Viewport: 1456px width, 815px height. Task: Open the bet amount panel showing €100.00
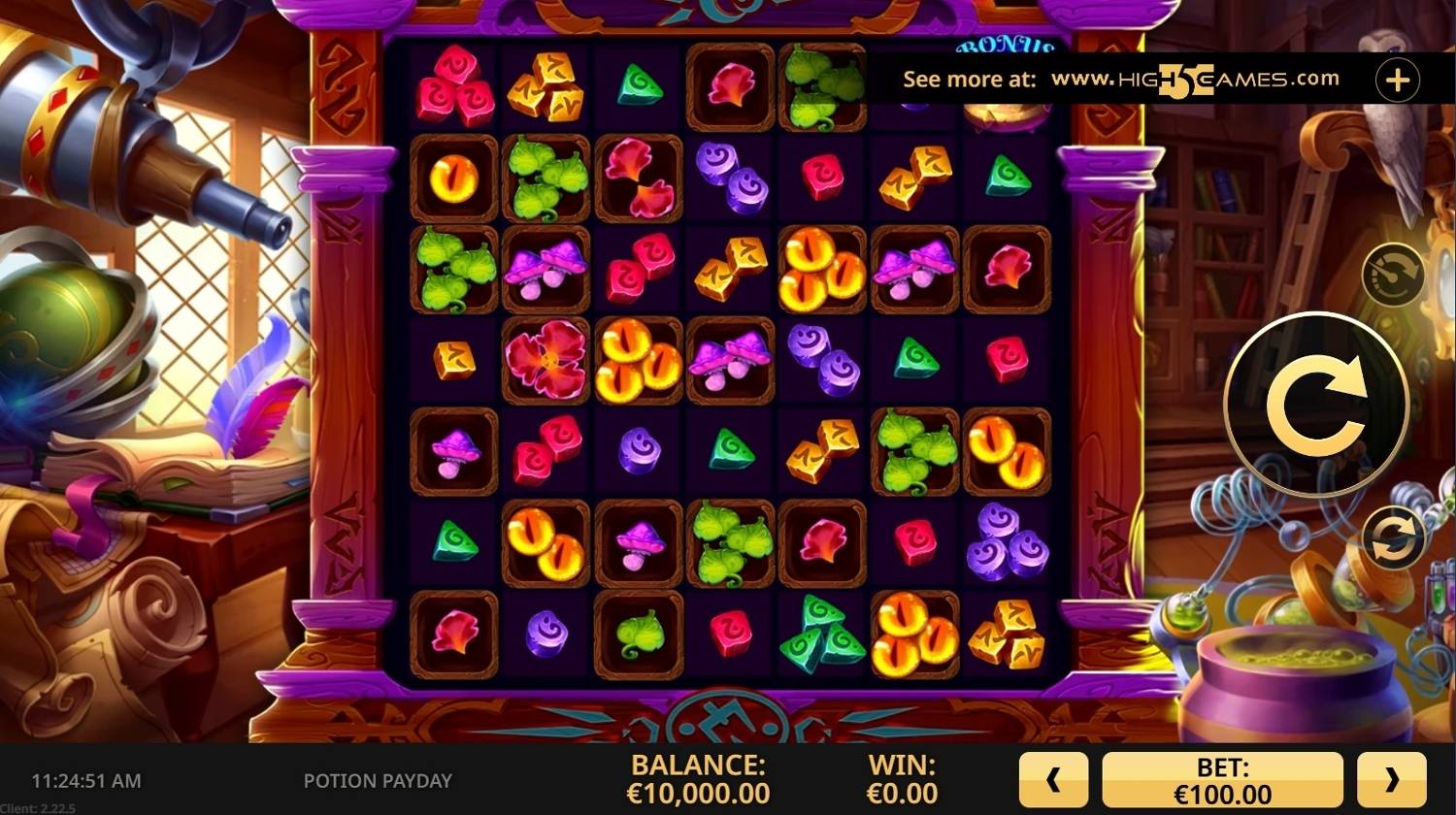(1222, 779)
